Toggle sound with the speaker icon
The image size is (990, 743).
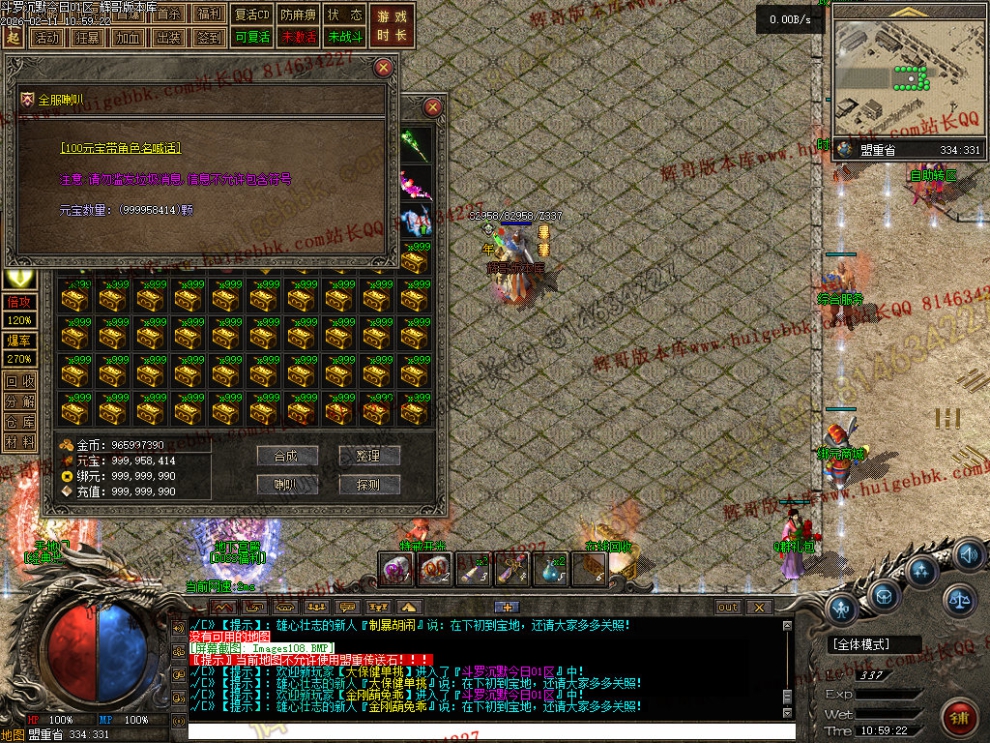pyautogui.click(x=966, y=554)
